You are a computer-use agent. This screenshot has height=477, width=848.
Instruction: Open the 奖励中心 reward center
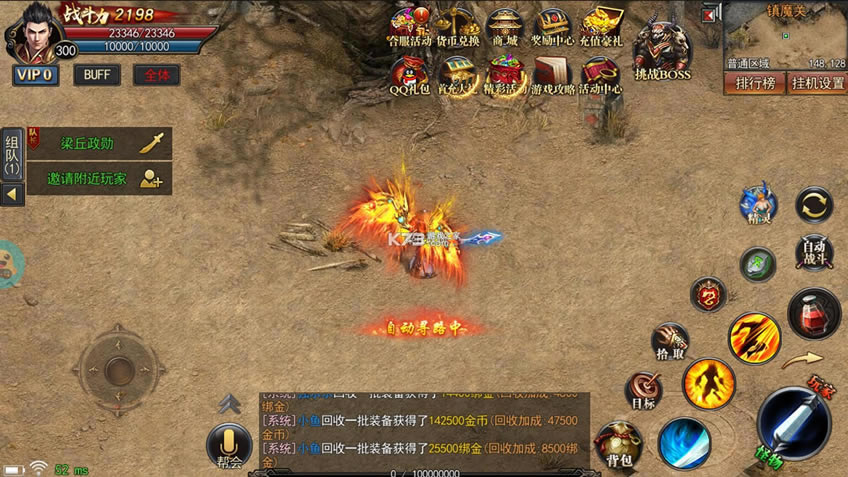click(x=552, y=28)
